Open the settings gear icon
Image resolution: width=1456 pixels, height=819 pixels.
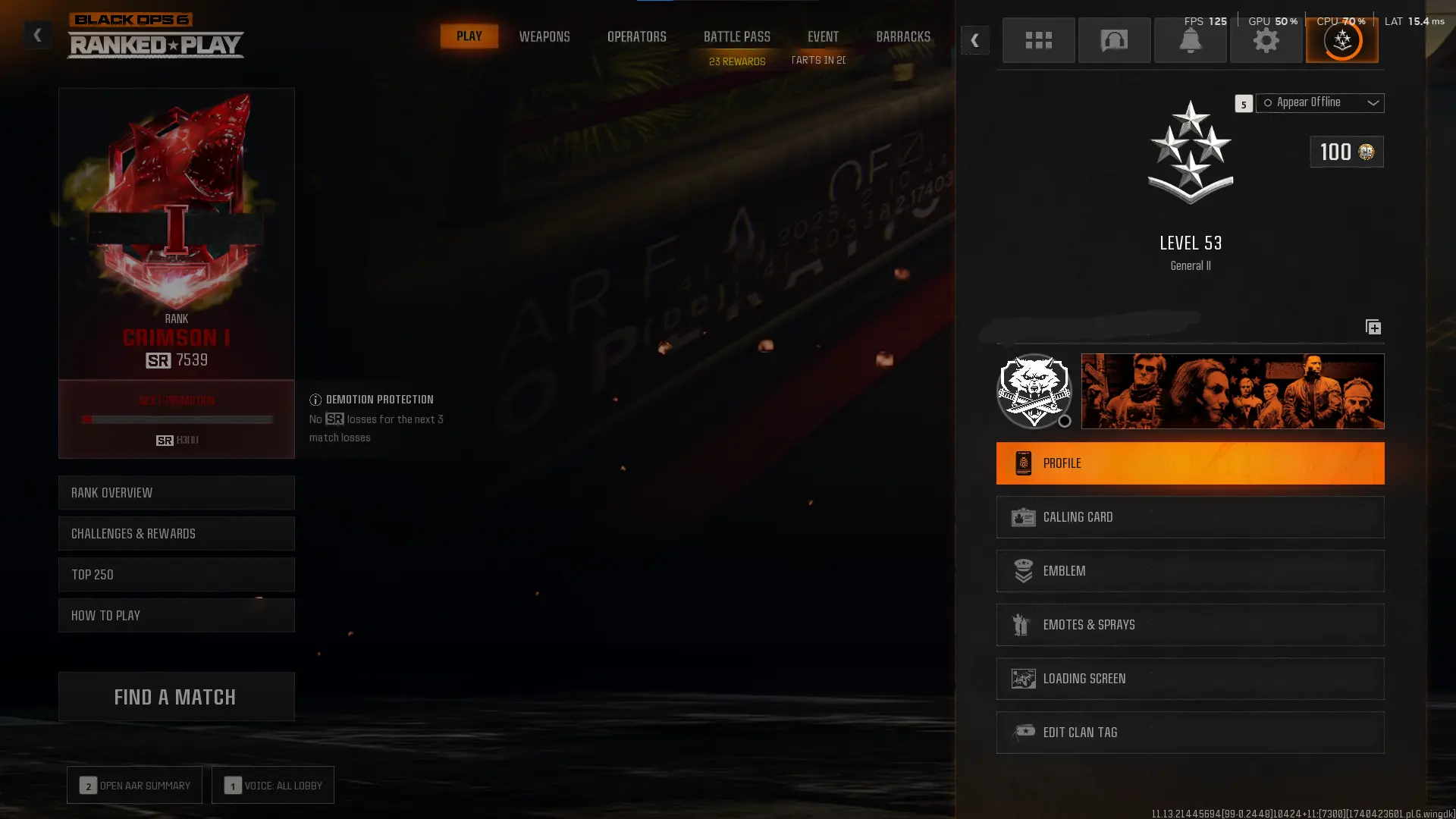(1266, 40)
